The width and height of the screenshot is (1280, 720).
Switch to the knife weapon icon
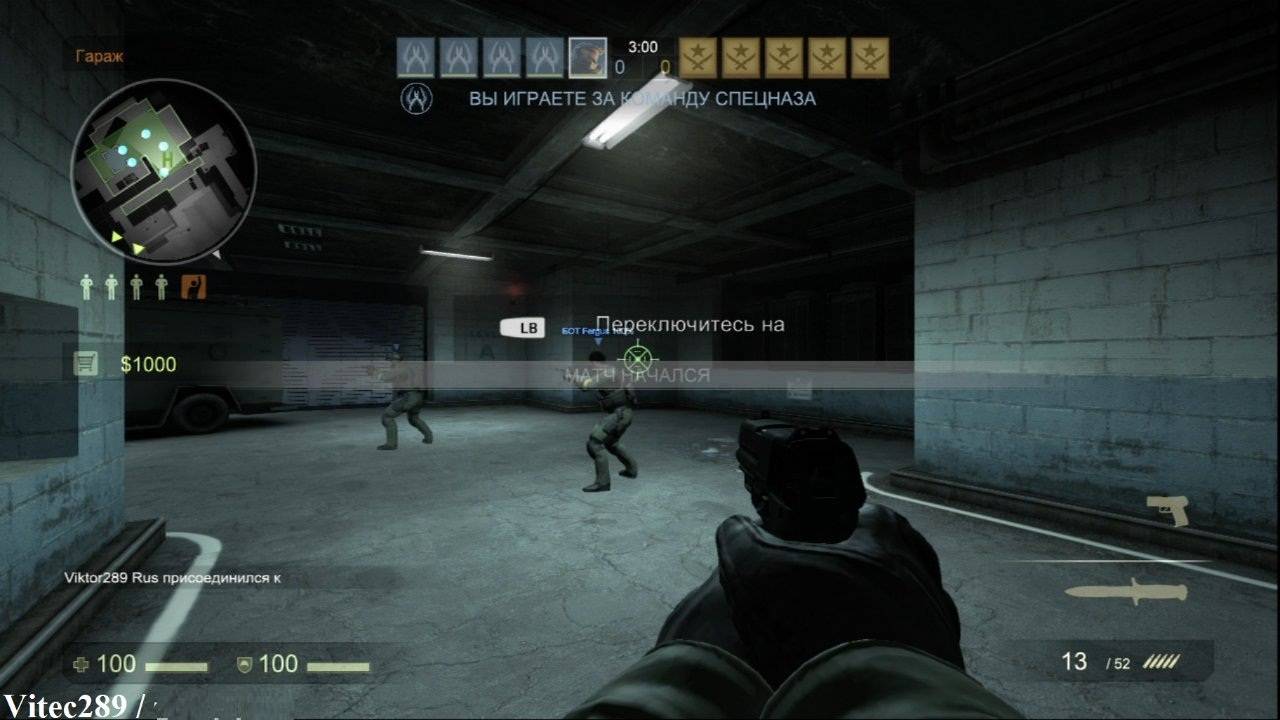pyautogui.click(x=1125, y=591)
